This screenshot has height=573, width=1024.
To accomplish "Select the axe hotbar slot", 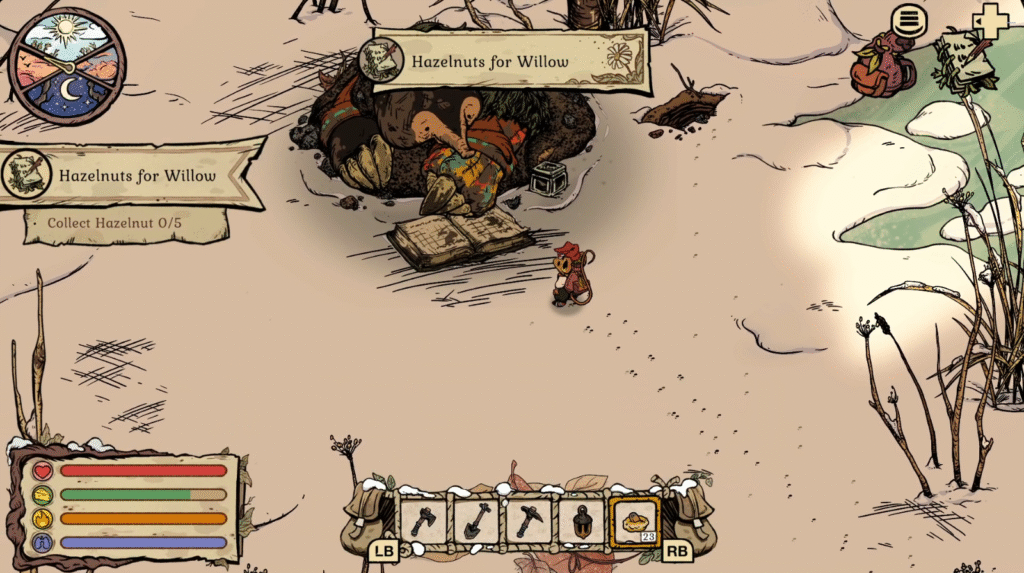I will click(x=424, y=520).
